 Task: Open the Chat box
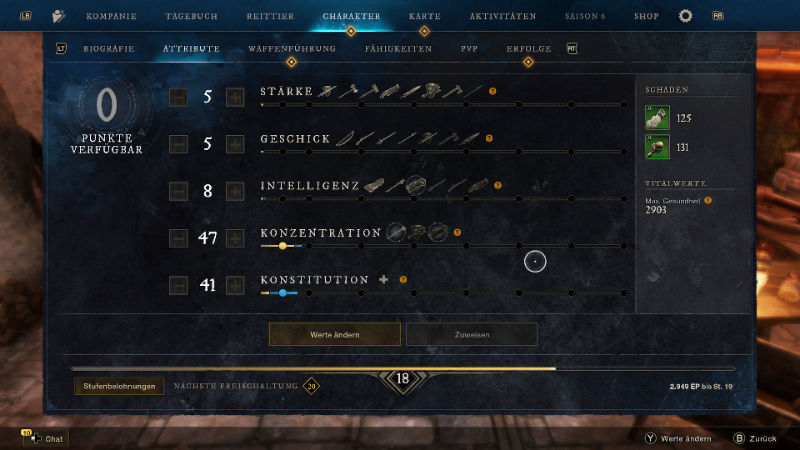(x=46, y=438)
